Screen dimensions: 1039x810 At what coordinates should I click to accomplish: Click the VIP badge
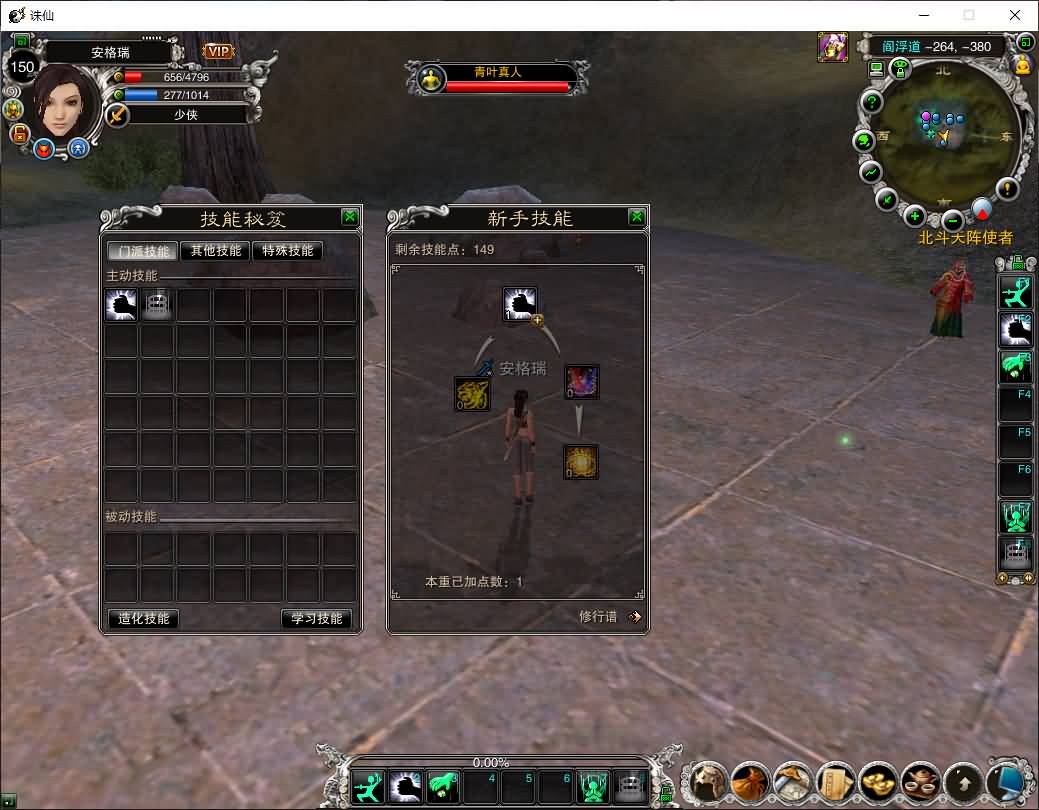click(219, 51)
